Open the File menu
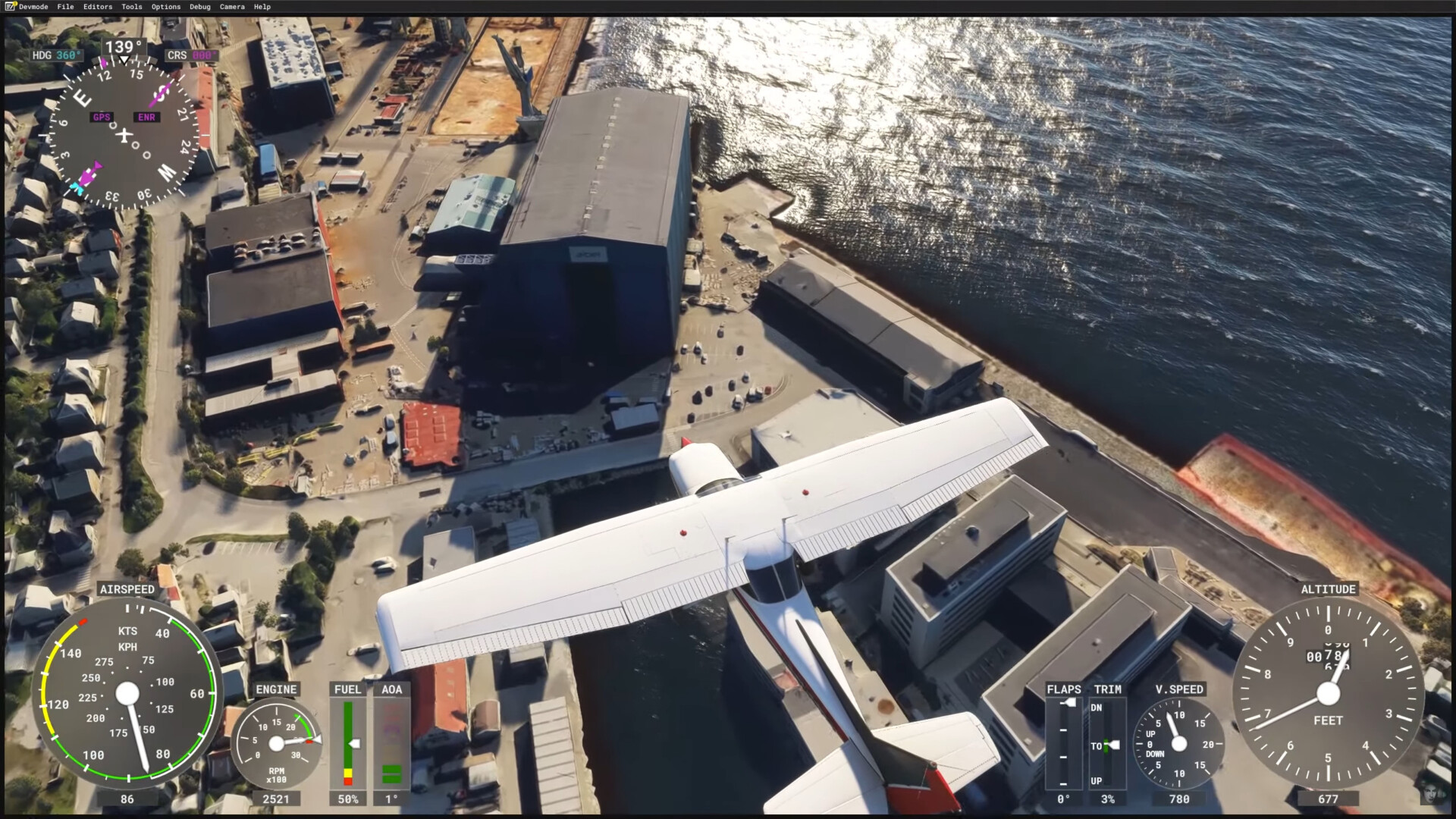 pyautogui.click(x=65, y=7)
